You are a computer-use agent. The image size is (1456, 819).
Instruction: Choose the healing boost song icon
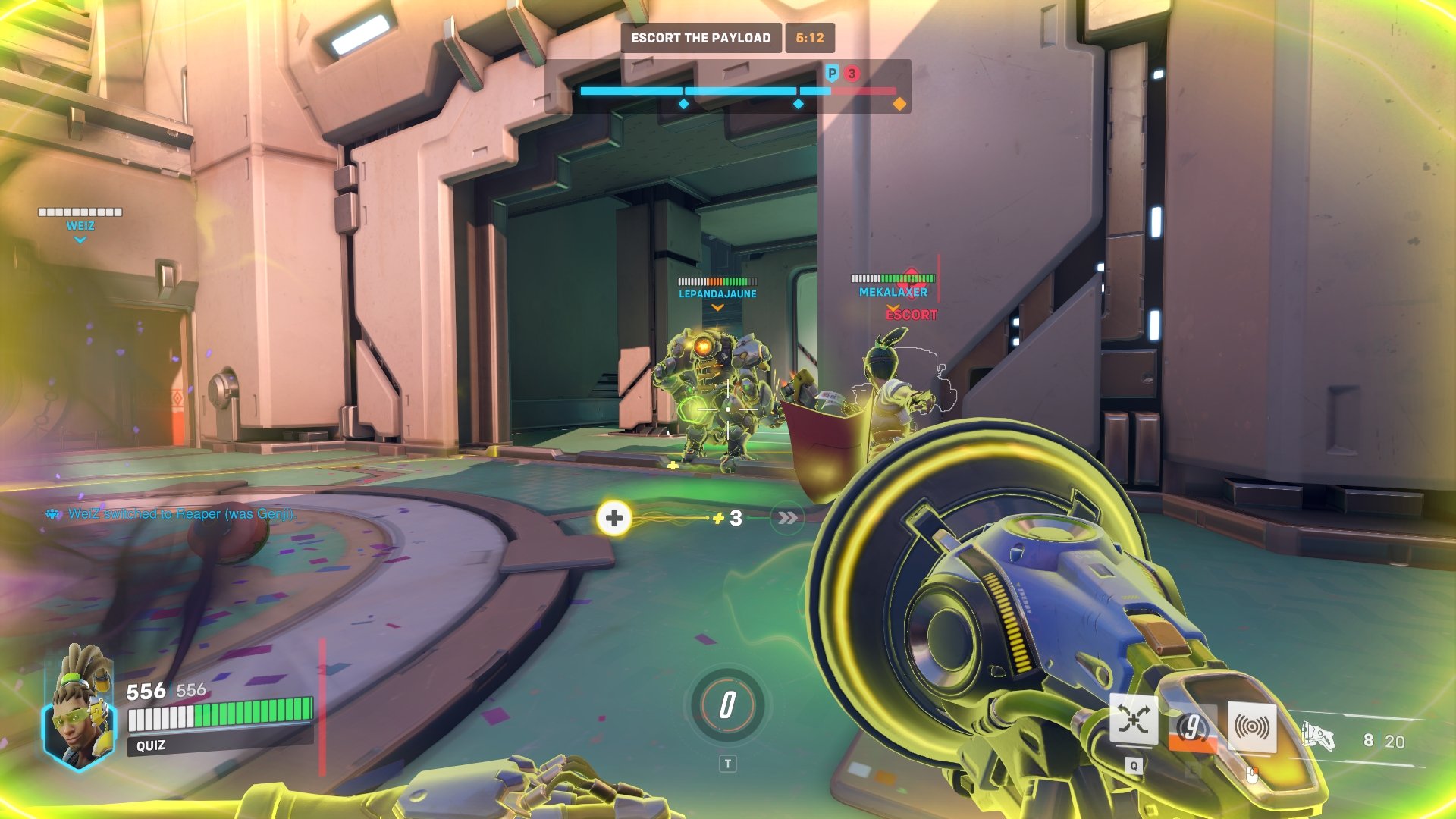point(614,518)
